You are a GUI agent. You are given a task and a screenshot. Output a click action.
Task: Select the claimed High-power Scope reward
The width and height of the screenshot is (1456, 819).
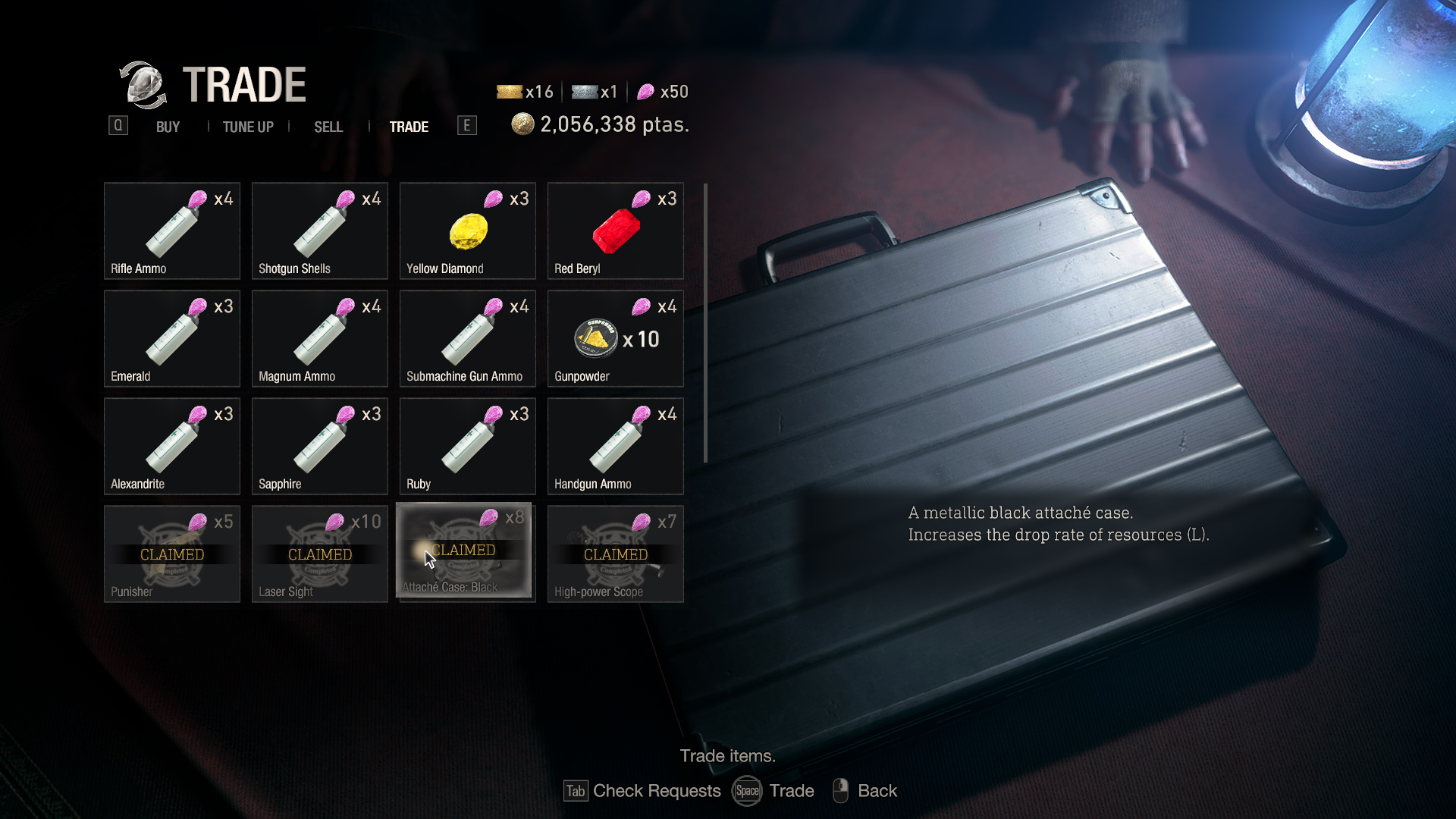[x=615, y=554]
